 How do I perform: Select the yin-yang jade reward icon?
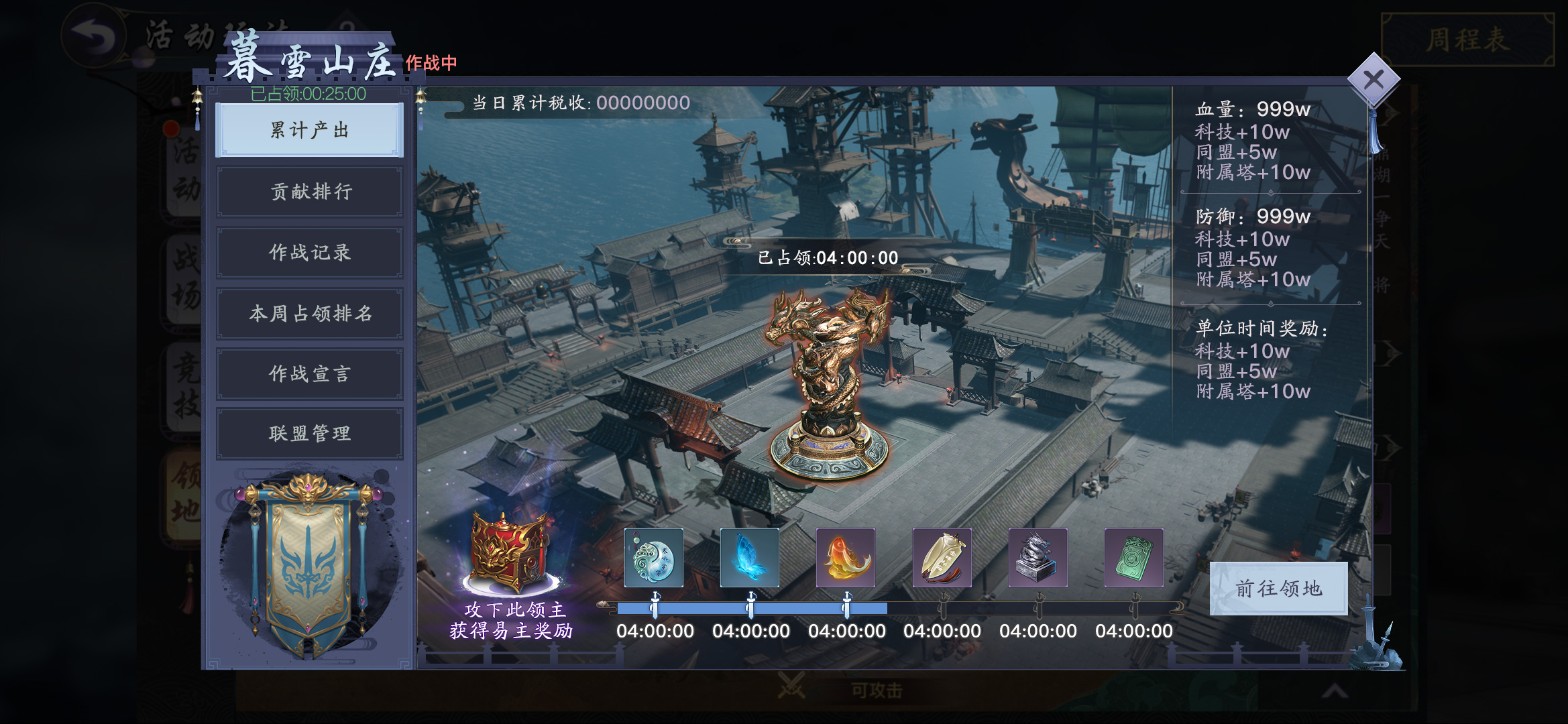tap(654, 558)
